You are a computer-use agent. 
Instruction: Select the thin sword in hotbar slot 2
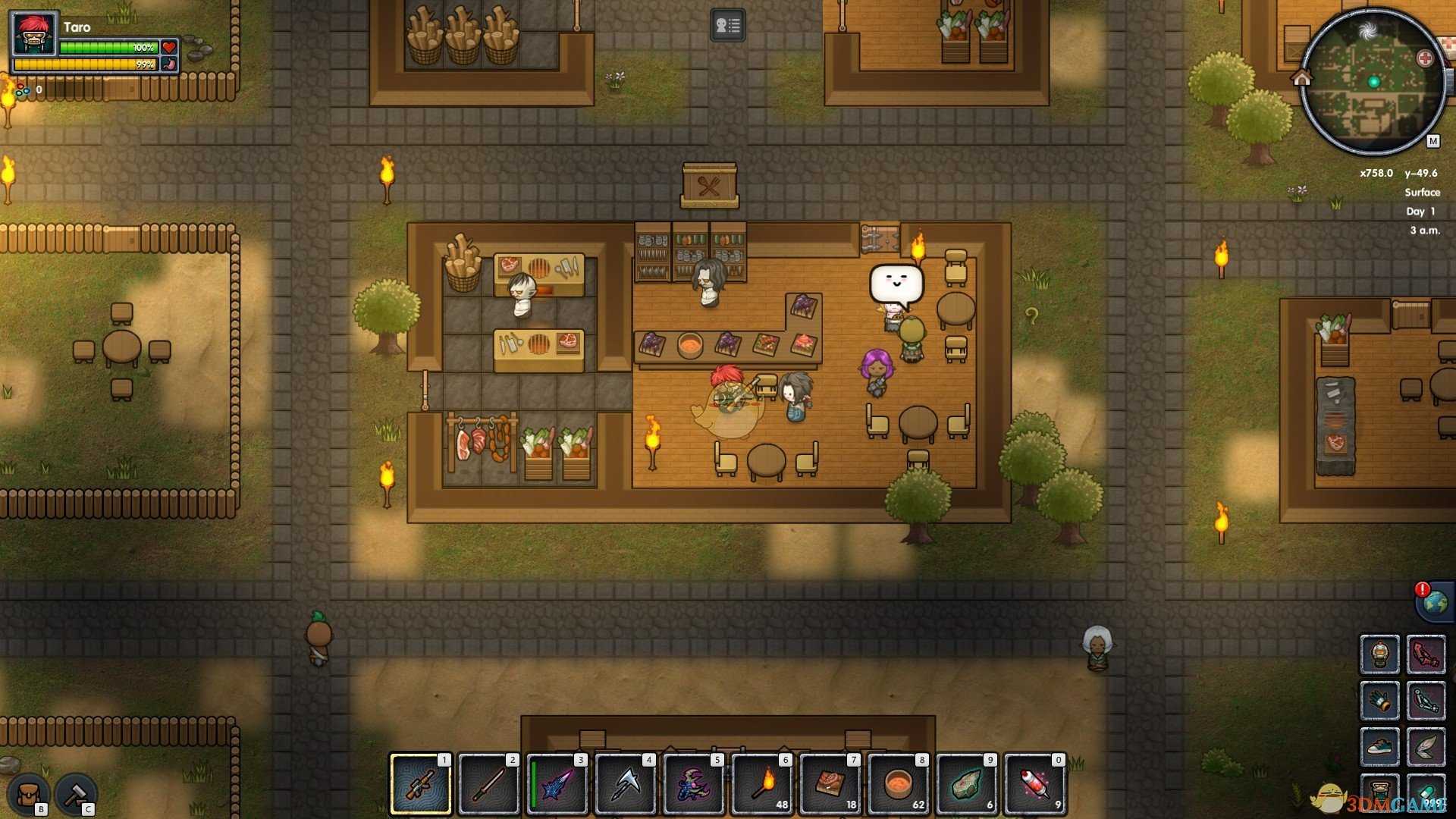pos(489,784)
